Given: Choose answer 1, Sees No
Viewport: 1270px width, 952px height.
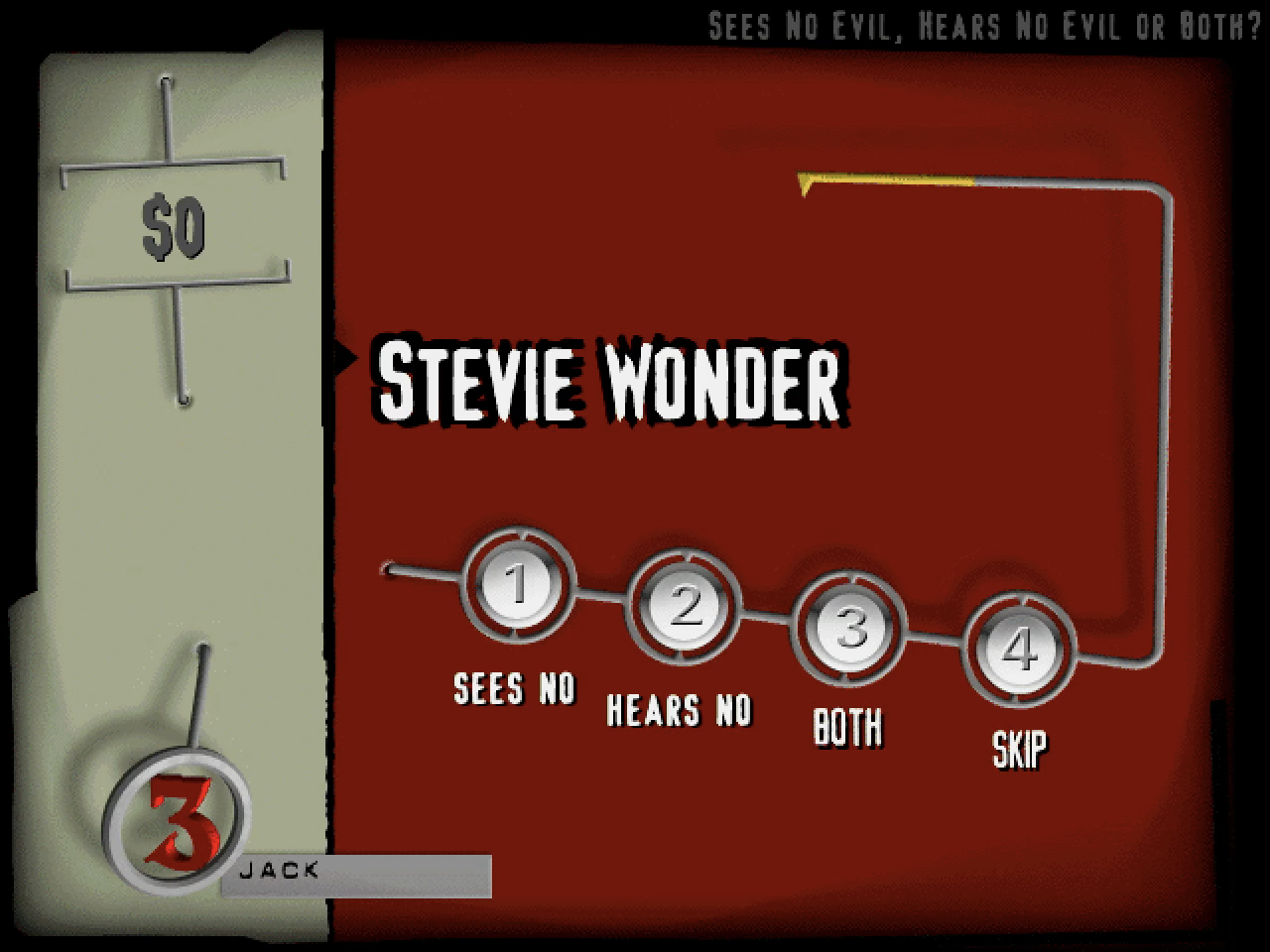Looking at the screenshot, I should pos(518,585).
